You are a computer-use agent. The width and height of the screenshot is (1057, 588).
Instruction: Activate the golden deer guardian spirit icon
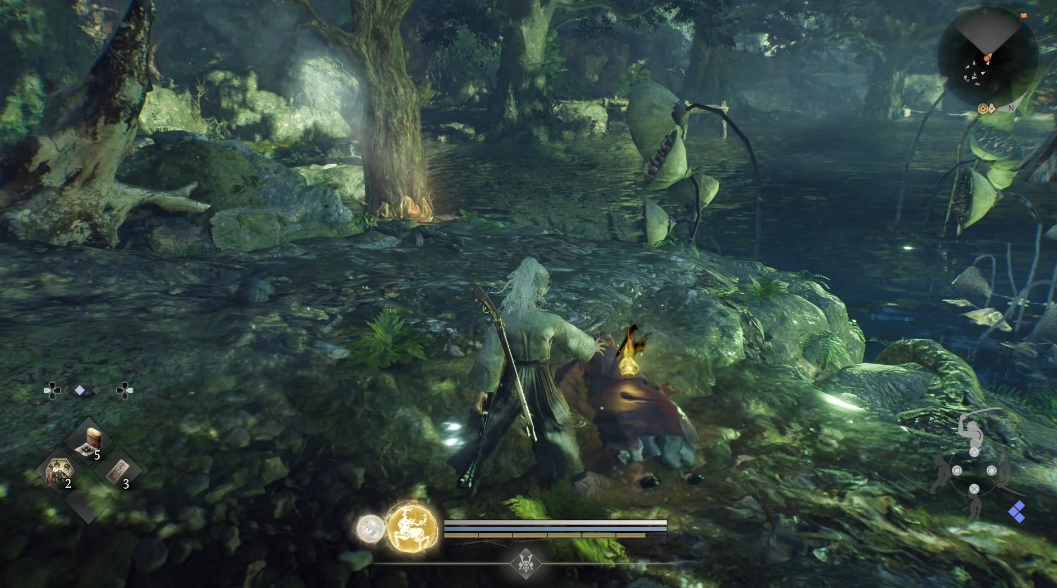point(411,525)
